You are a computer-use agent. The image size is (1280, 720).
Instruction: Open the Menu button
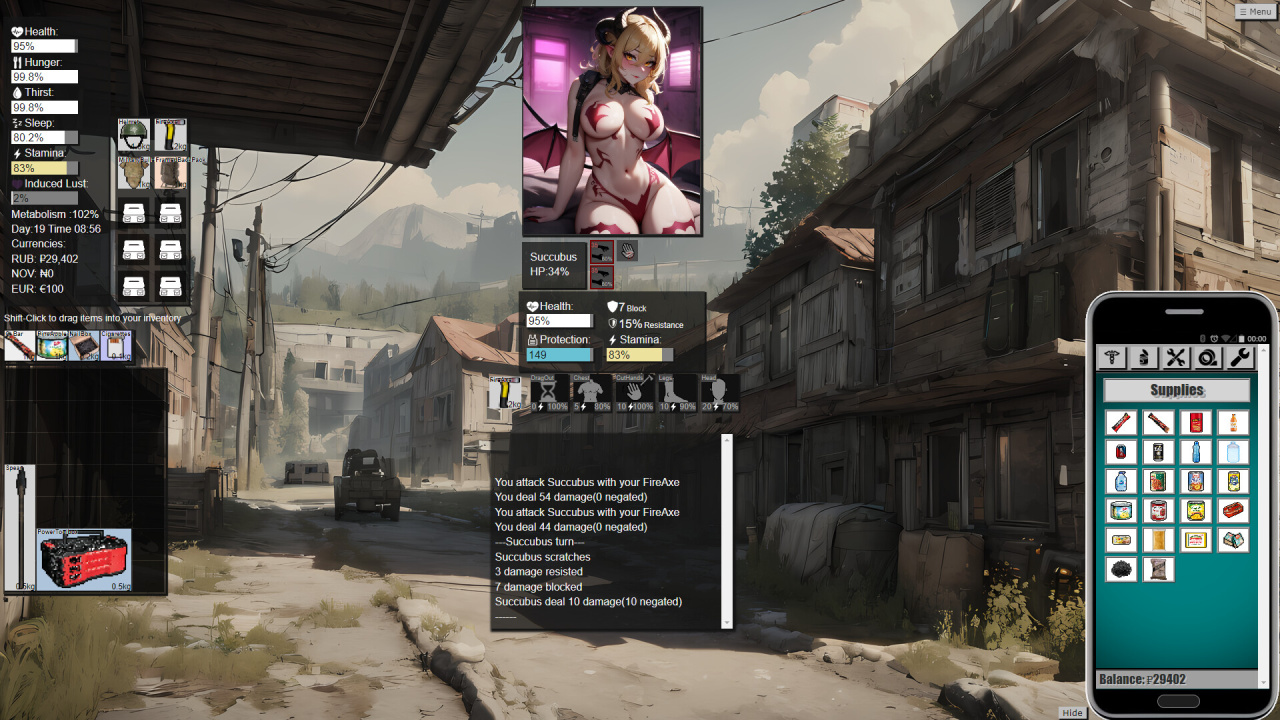click(1256, 11)
